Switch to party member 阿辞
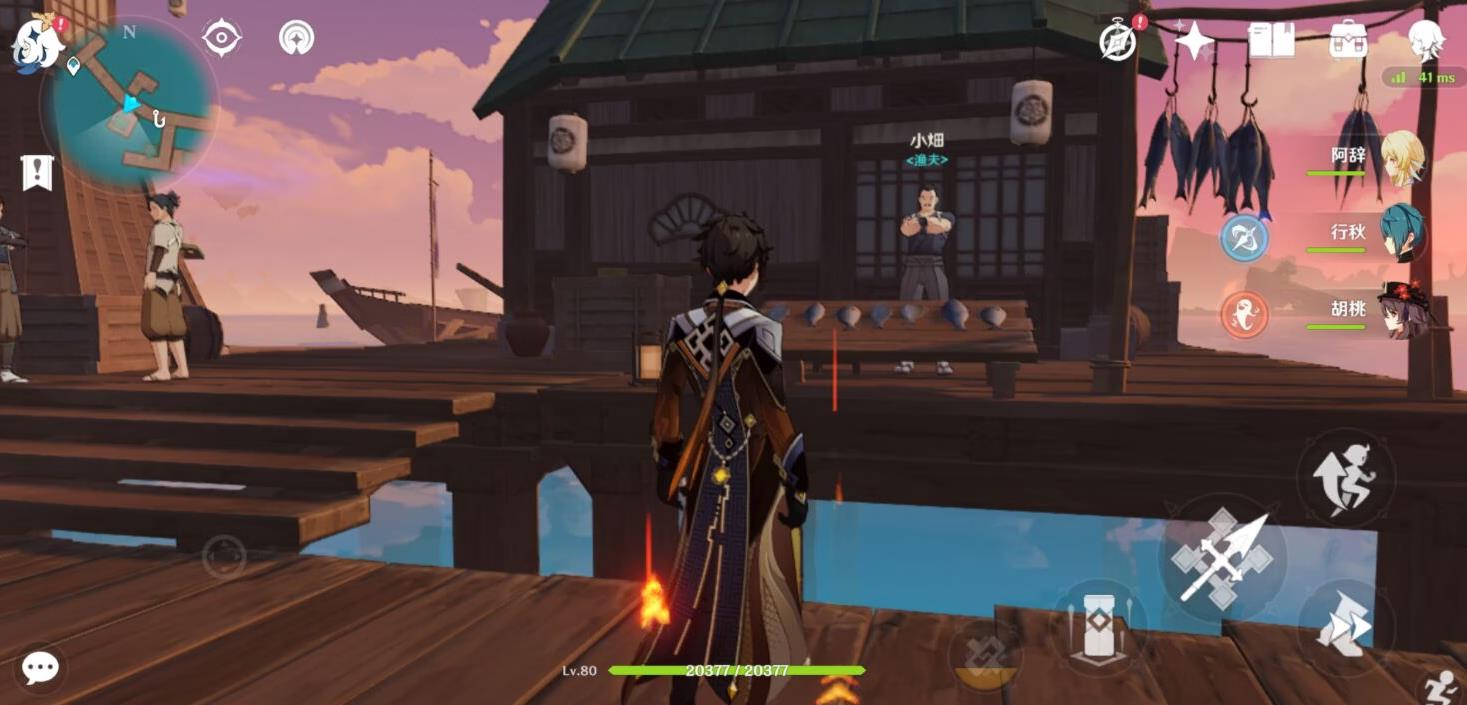1467x705 pixels. 1402,158
